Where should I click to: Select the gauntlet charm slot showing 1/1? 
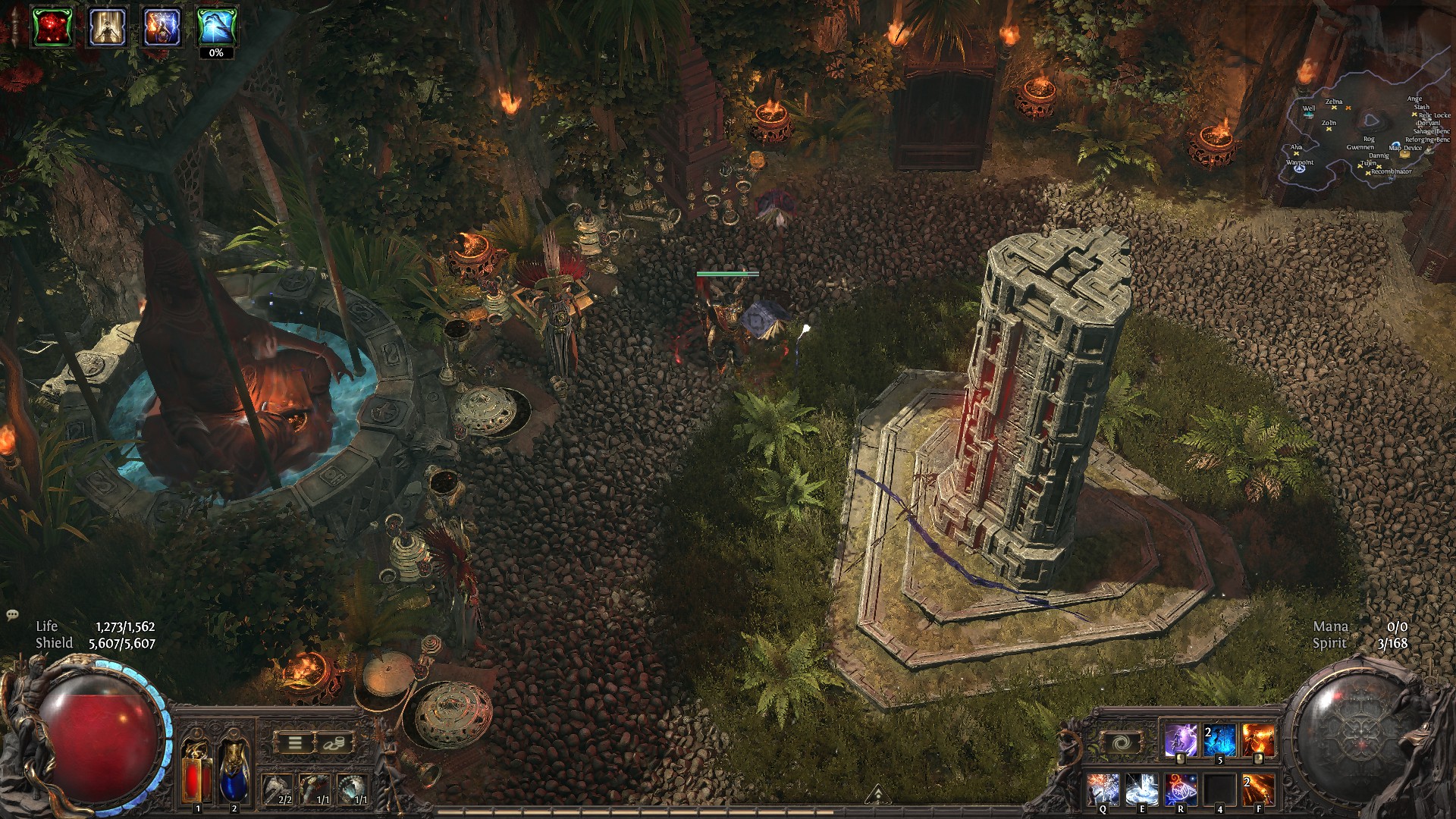[315, 789]
